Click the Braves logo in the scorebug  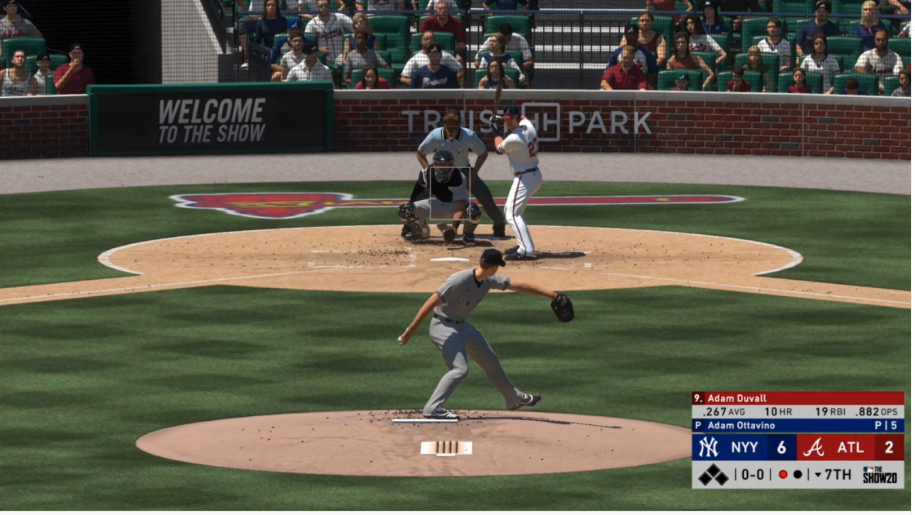tap(813, 447)
